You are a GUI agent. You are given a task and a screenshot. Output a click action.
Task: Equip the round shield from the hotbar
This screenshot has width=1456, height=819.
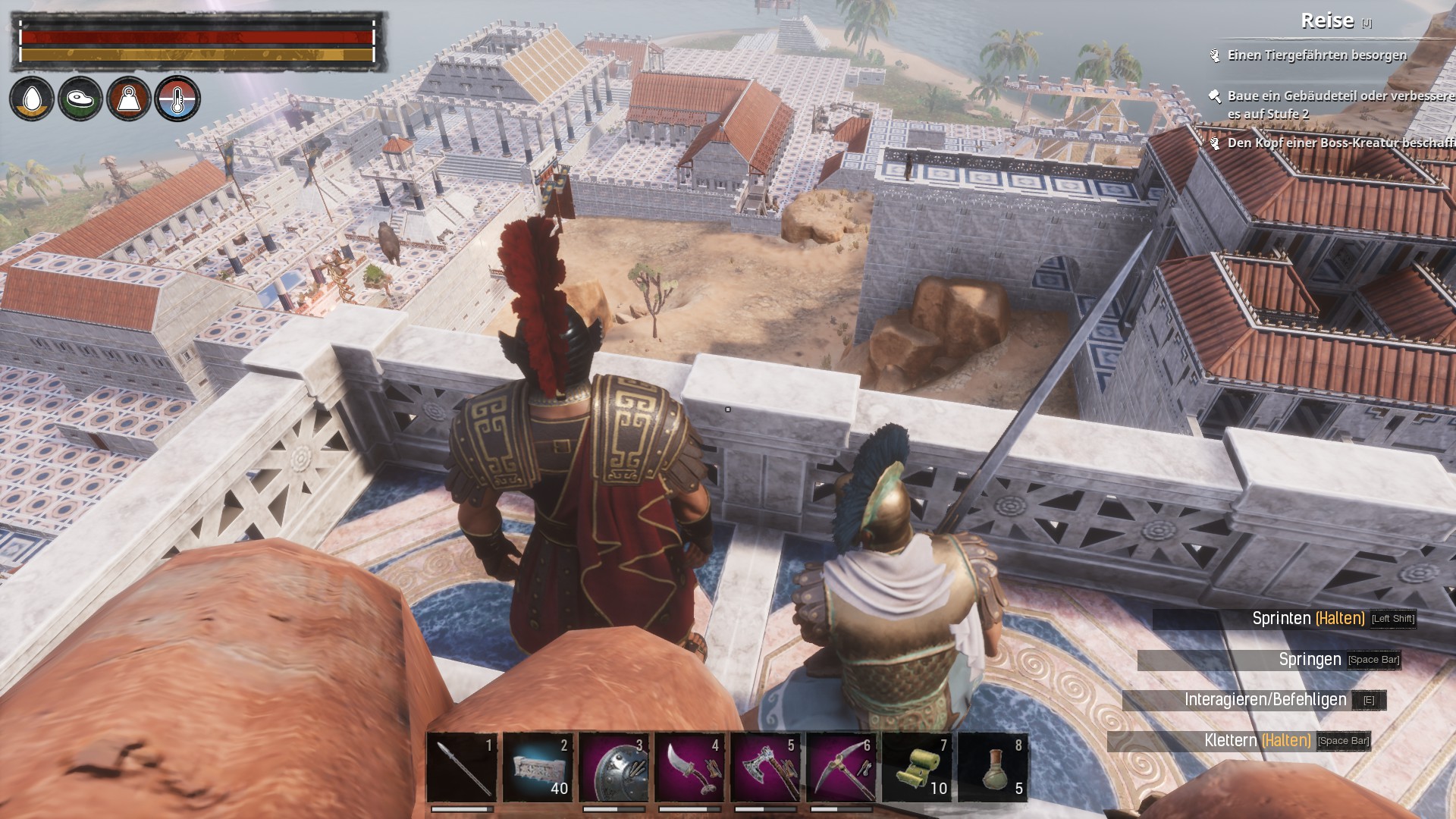pos(613,767)
